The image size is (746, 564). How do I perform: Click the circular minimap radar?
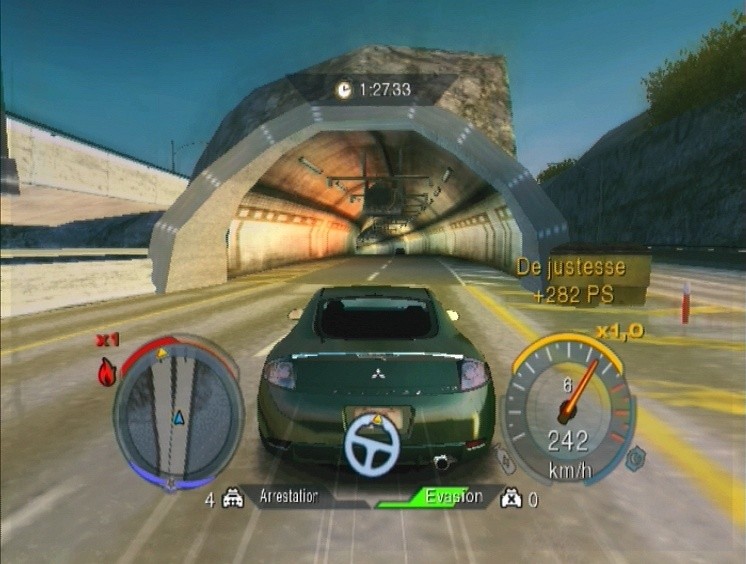pos(178,413)
